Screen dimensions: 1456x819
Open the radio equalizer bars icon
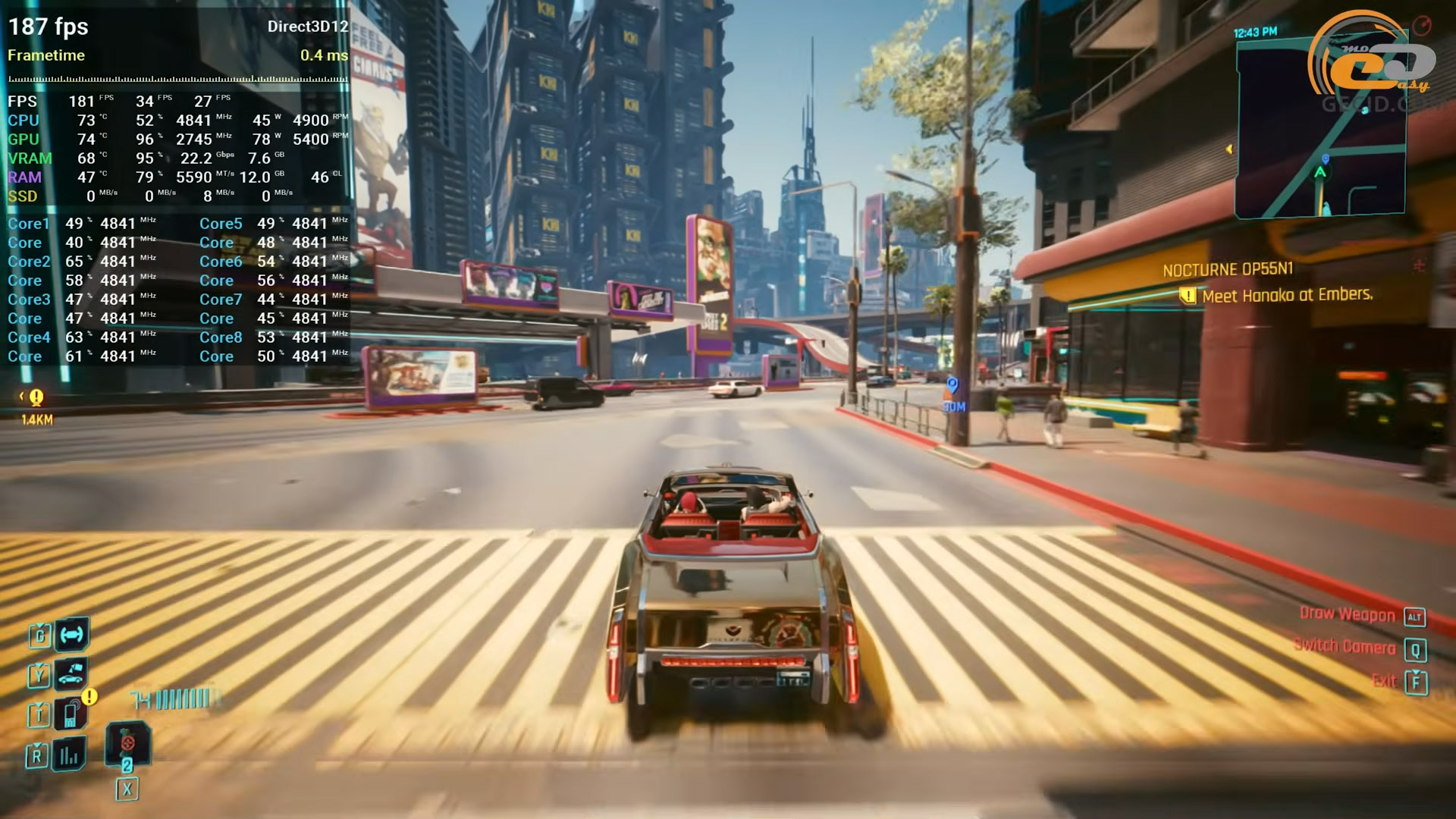[x=69, y=755]
